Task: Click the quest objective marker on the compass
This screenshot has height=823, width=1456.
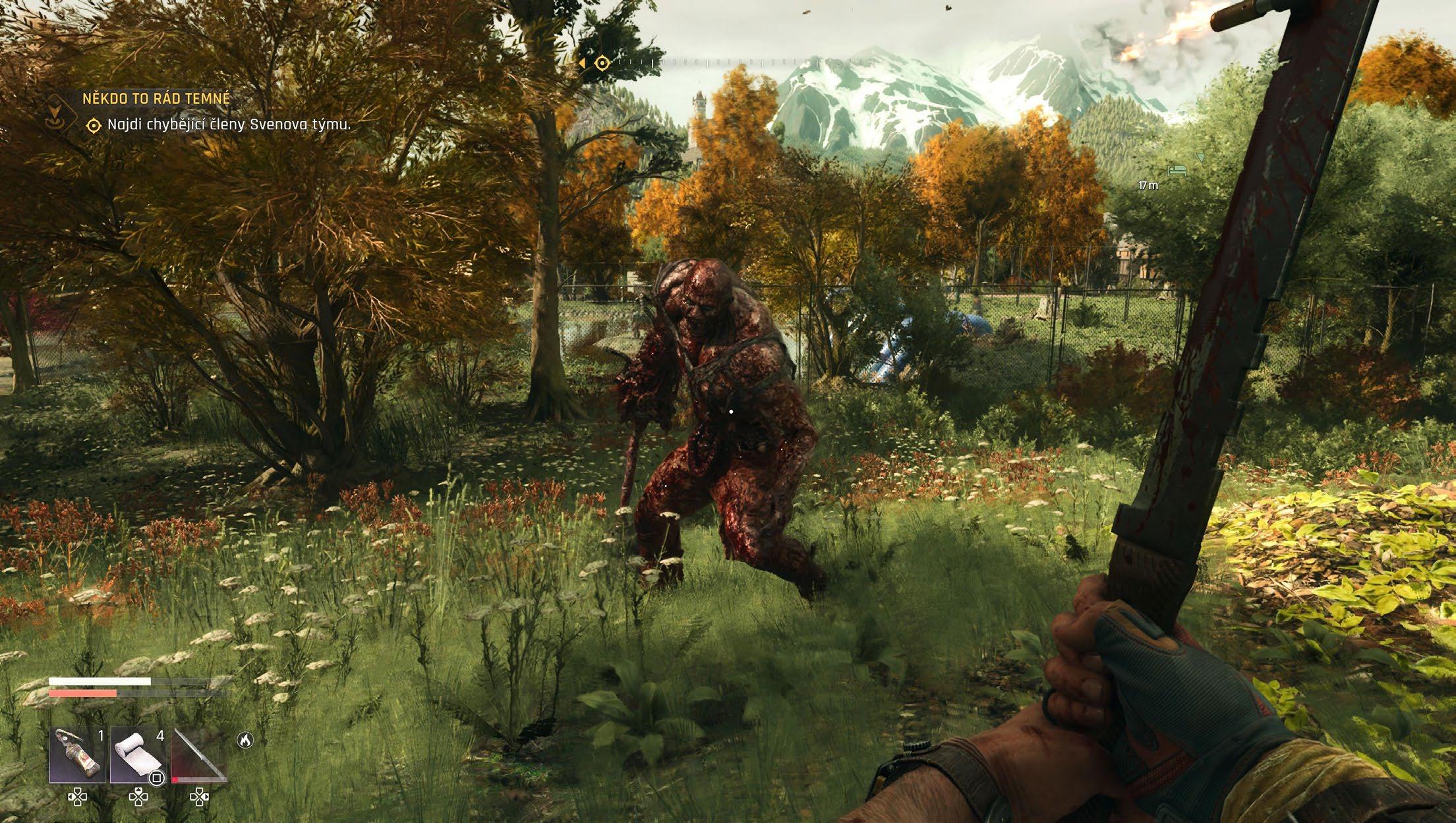Action: pyautogui.click(x=602, y=63)
